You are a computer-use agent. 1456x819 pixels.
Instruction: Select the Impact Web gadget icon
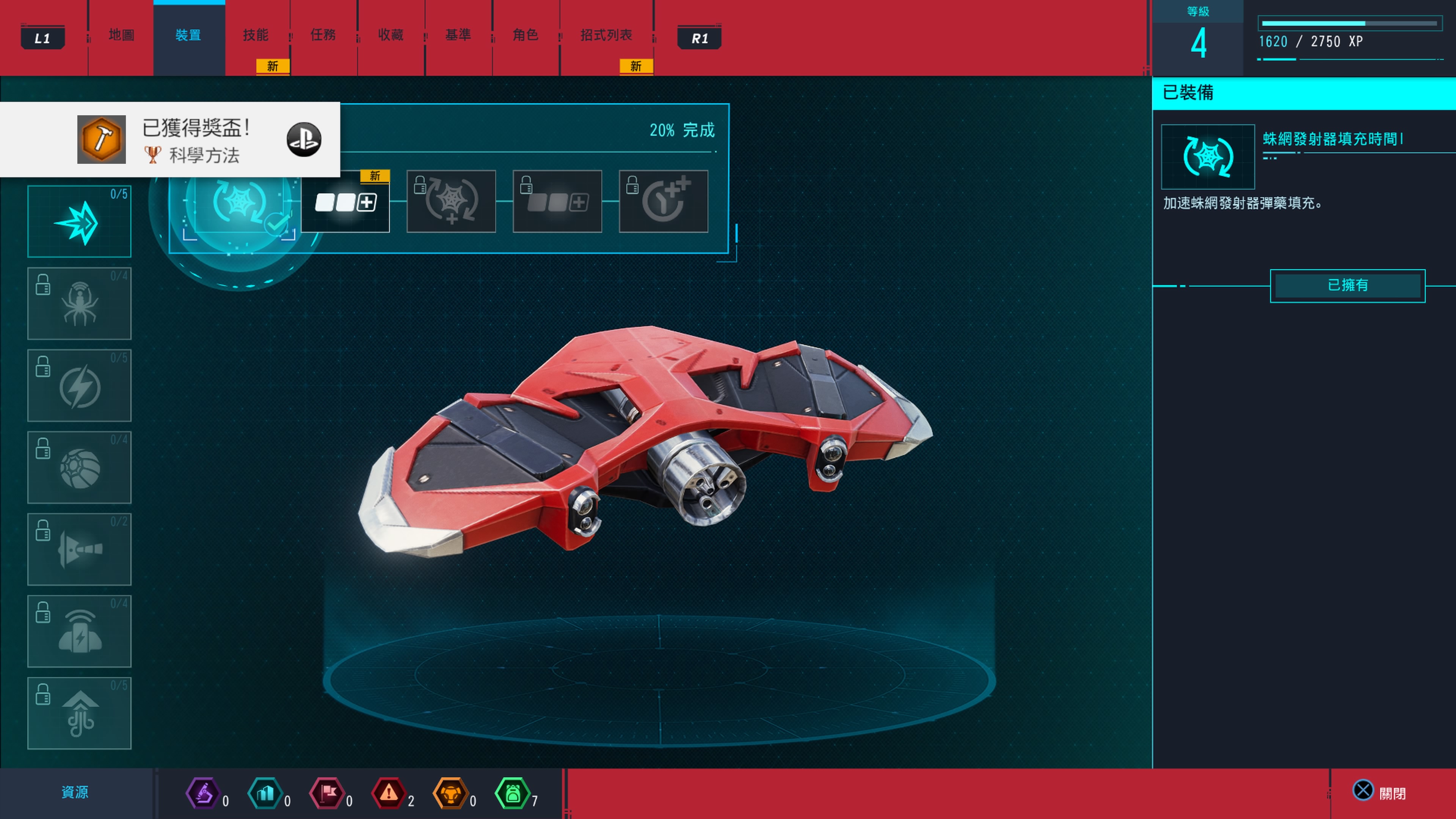(79, 221)
